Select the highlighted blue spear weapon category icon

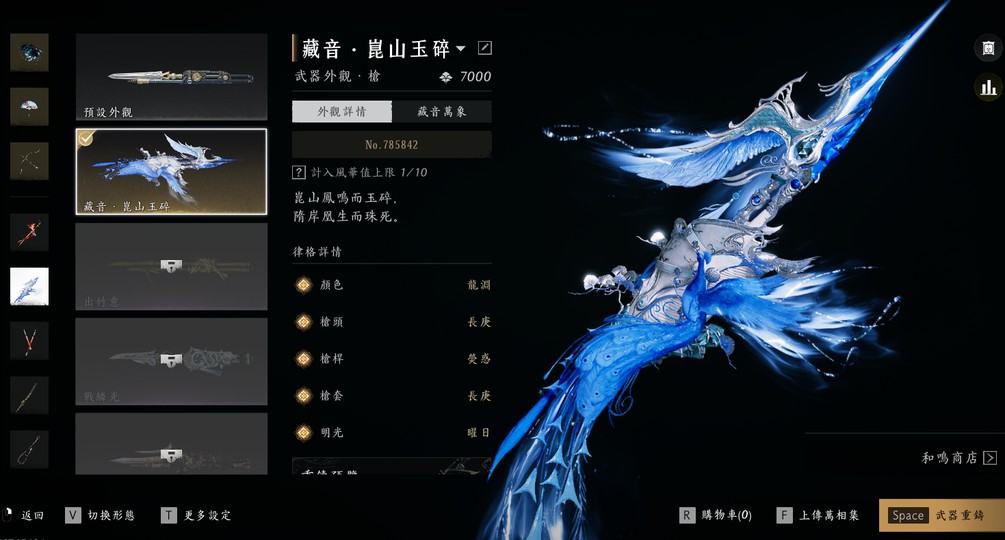coord(29,286)
